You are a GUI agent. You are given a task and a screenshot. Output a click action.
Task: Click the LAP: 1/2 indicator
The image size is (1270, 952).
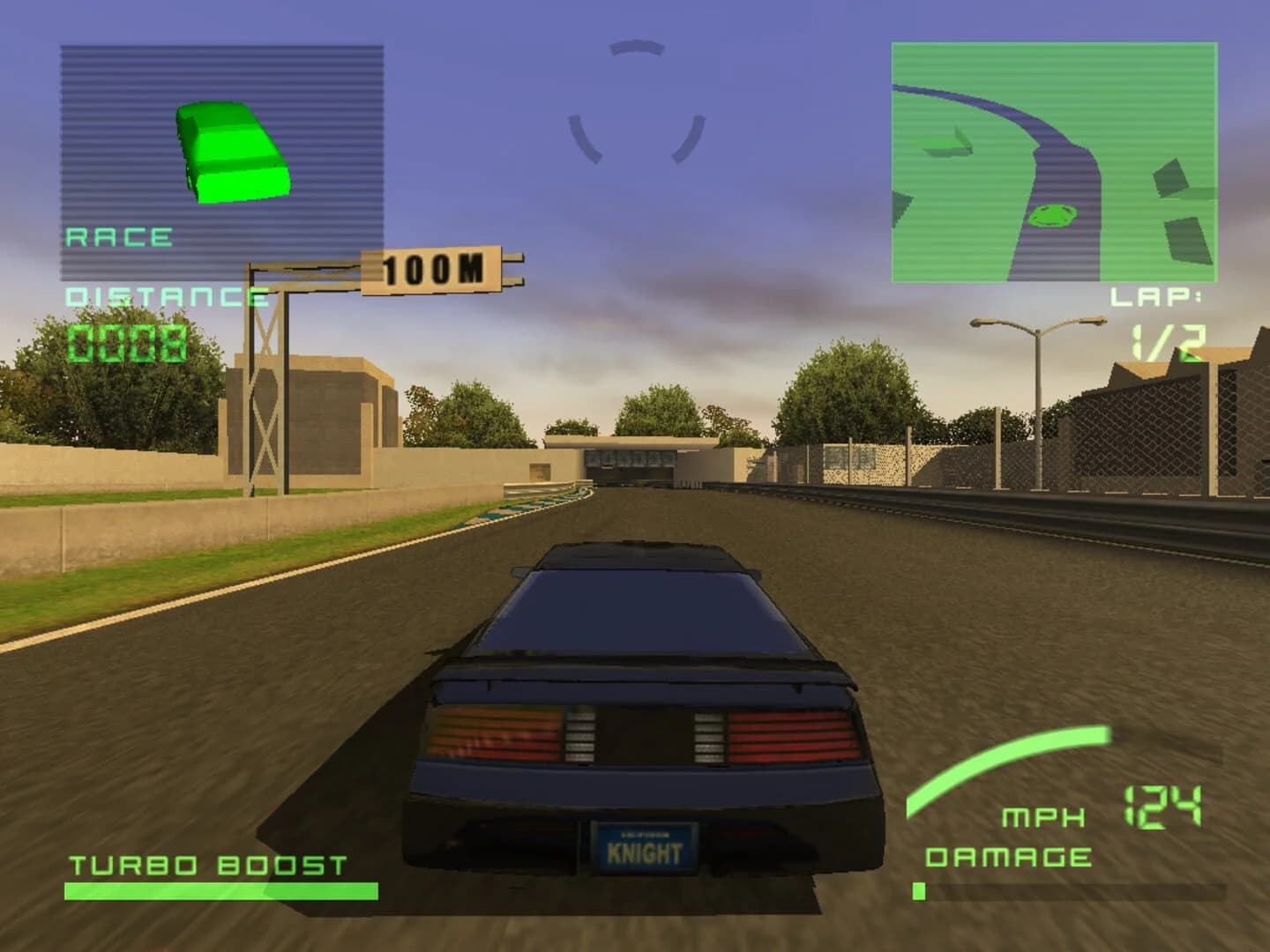coord(1160,317)
